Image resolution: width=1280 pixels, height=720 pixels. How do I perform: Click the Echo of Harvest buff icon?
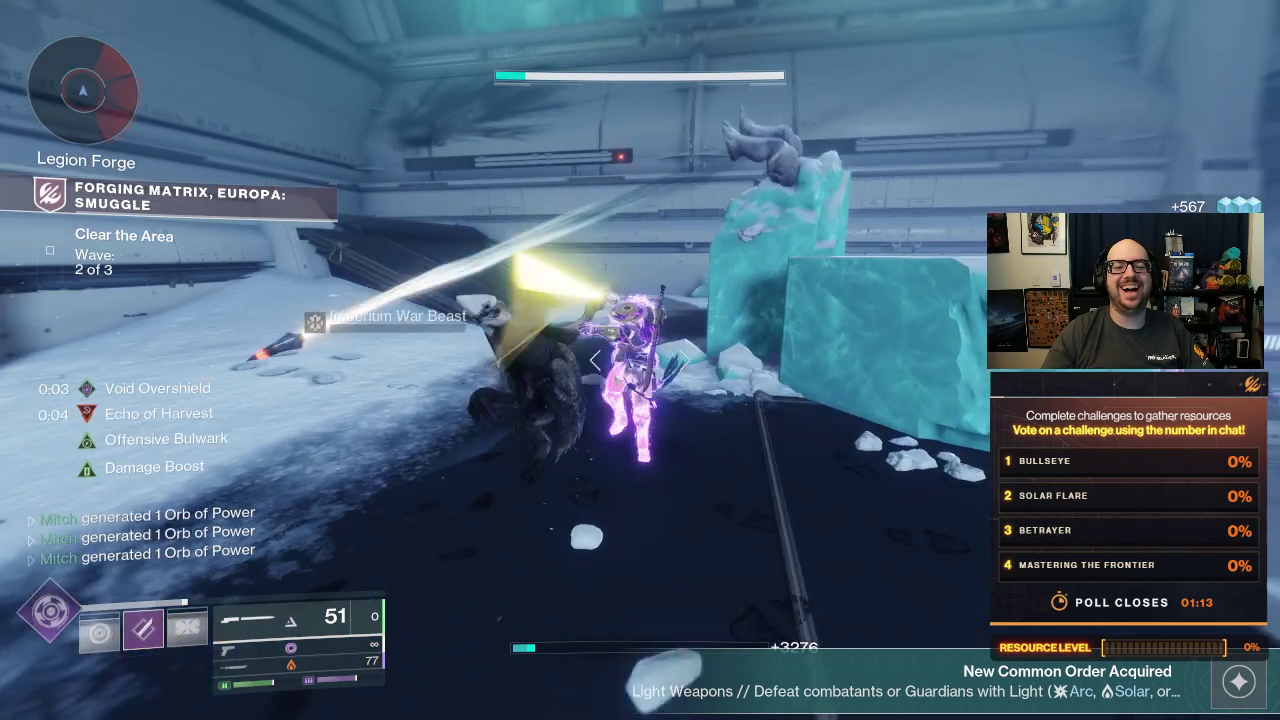pyautogui.click(x=87, y=413)
